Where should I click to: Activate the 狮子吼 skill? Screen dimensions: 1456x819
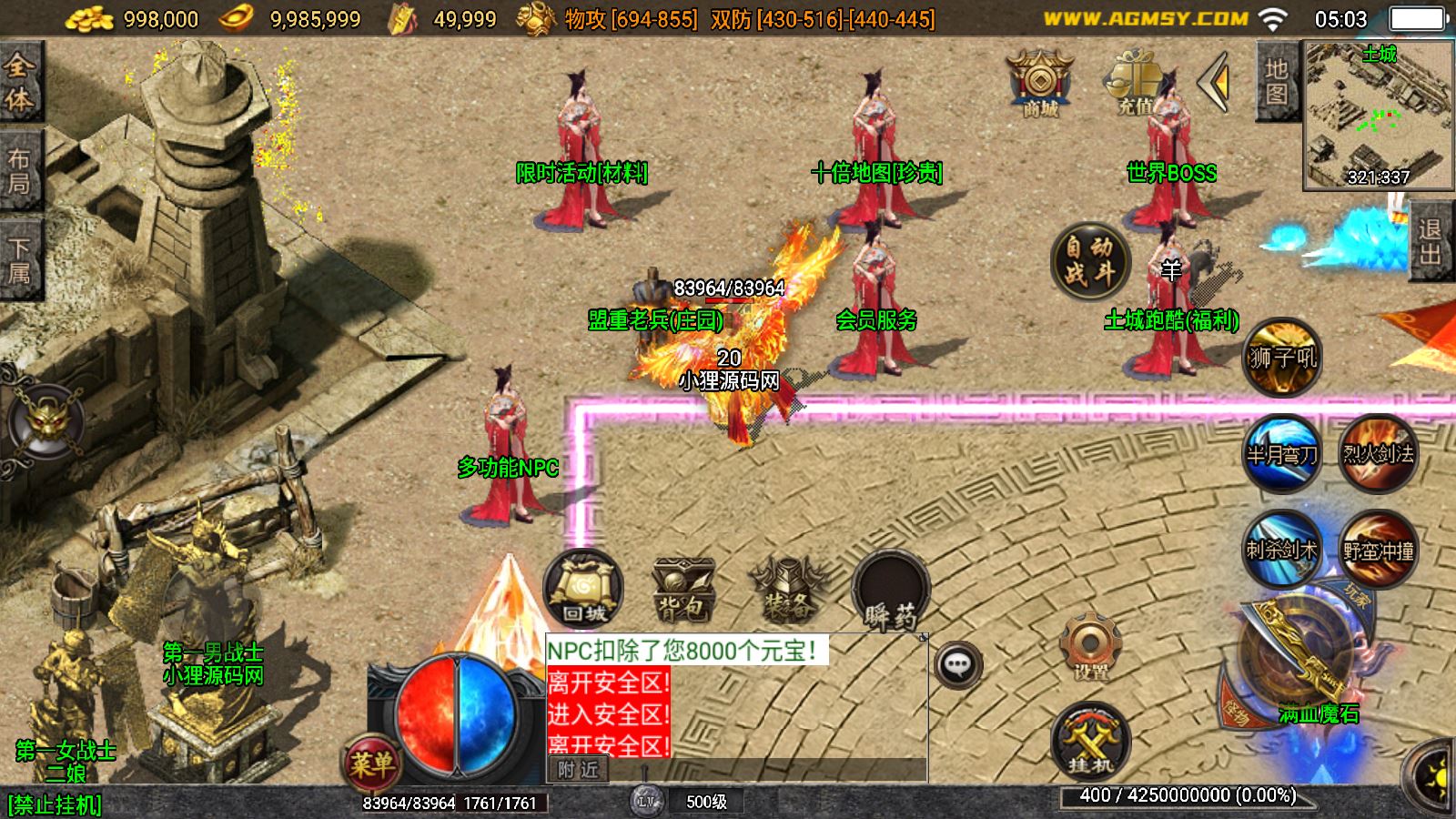pos(1281,358)
